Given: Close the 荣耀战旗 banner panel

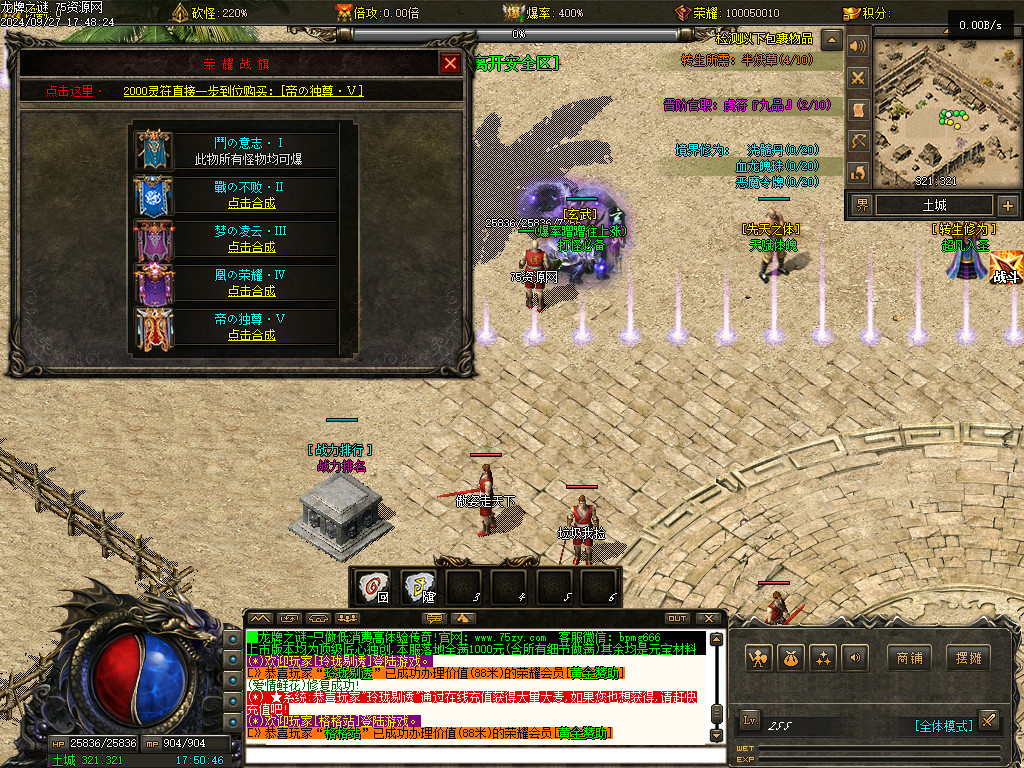Looking at the screenshot, I should 451,63.
